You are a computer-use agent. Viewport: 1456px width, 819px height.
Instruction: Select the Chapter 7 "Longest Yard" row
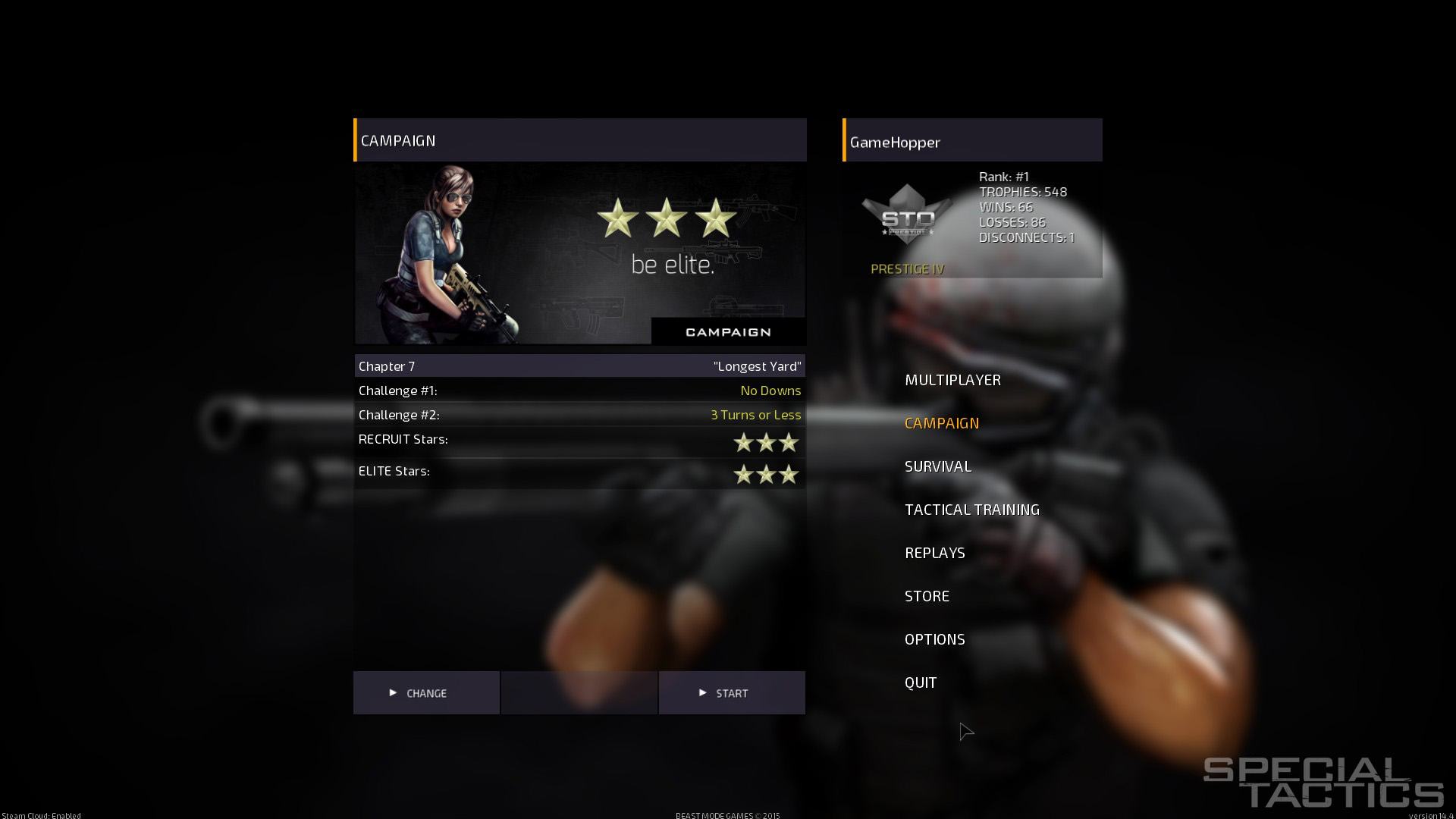tap(579, 366)
